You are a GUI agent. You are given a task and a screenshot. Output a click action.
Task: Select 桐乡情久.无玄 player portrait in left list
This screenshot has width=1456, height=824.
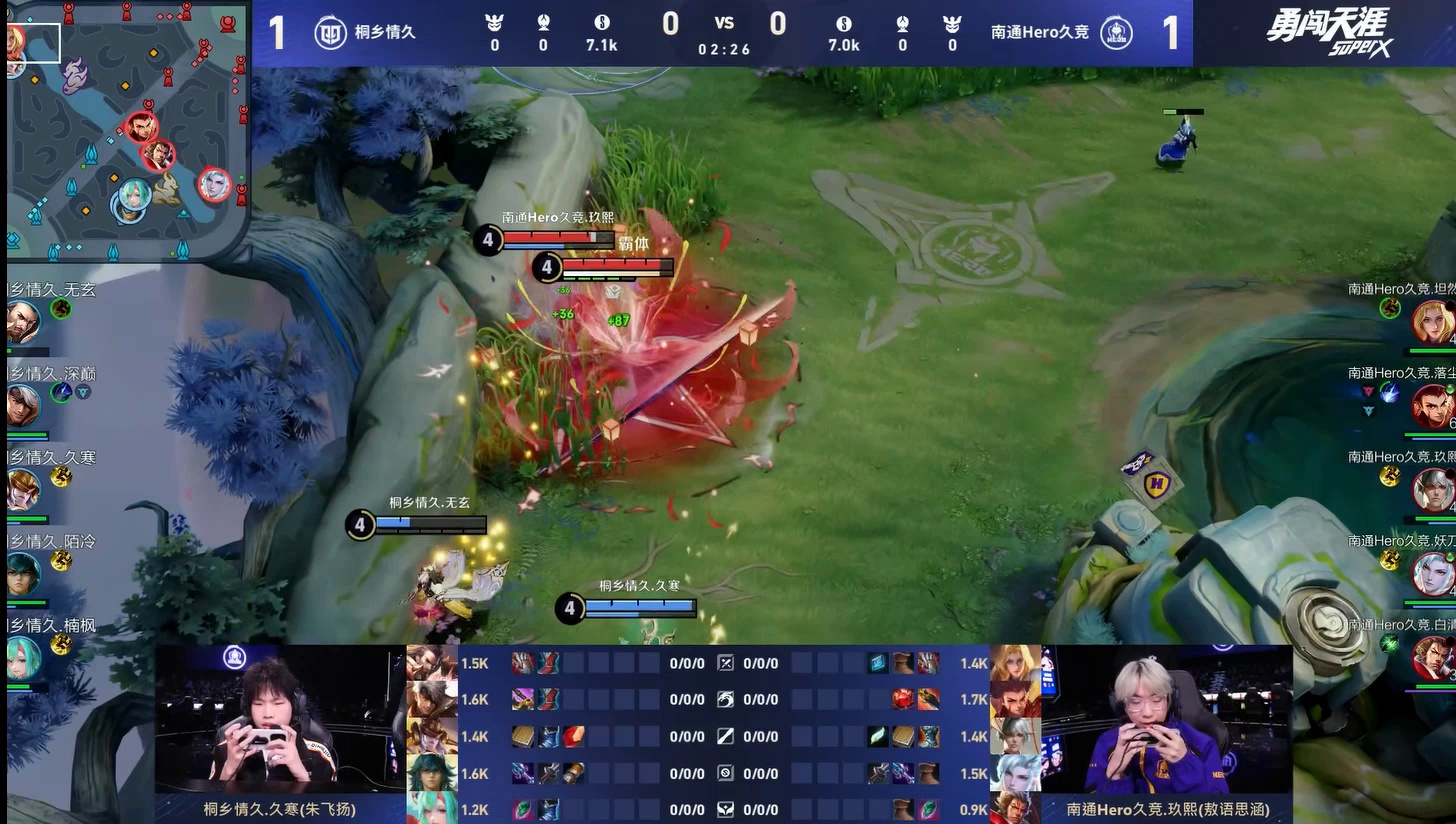pos(22,322)
